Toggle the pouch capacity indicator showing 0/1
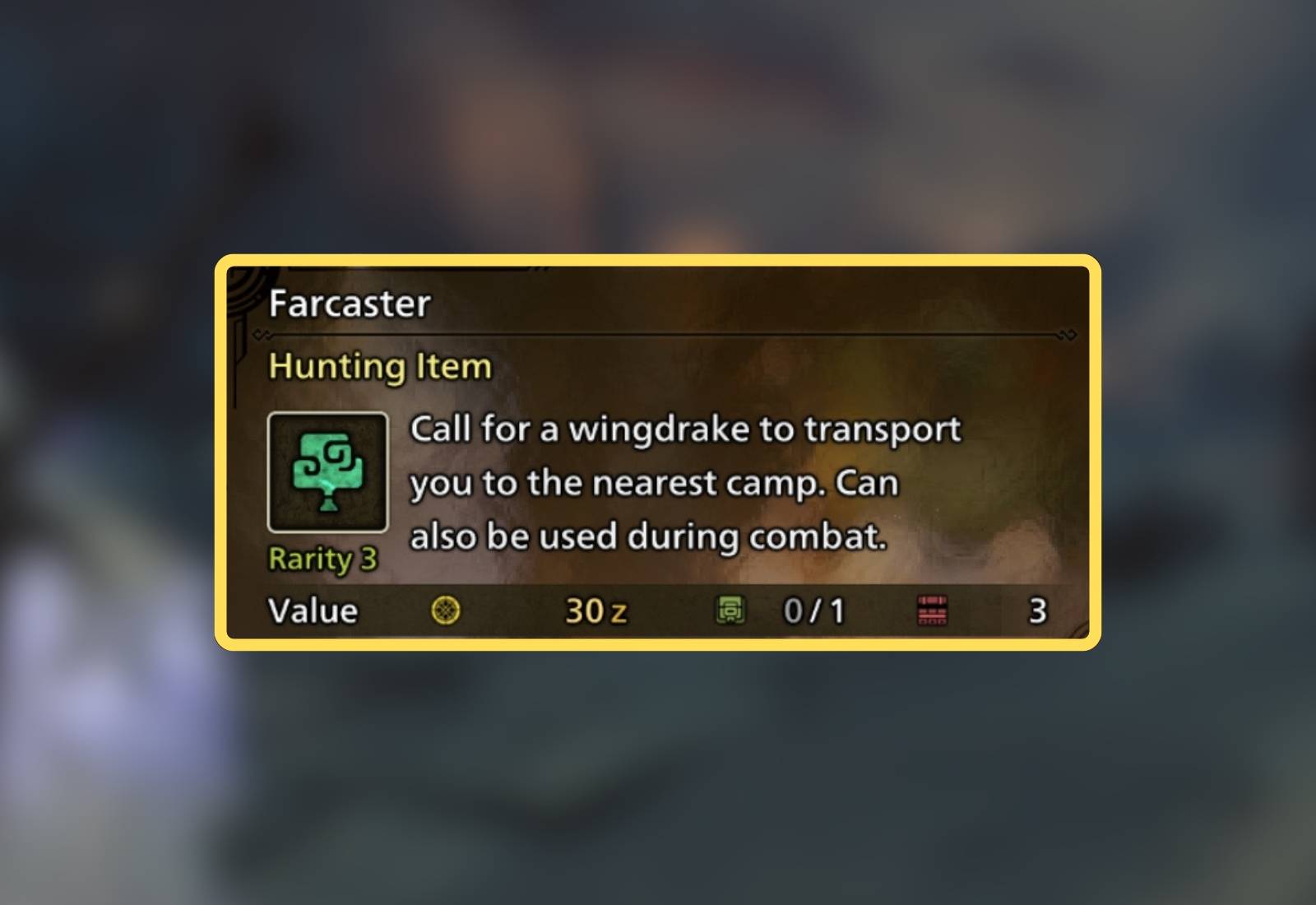This screenshot has width=1316, height=905. tap(813, 611)
